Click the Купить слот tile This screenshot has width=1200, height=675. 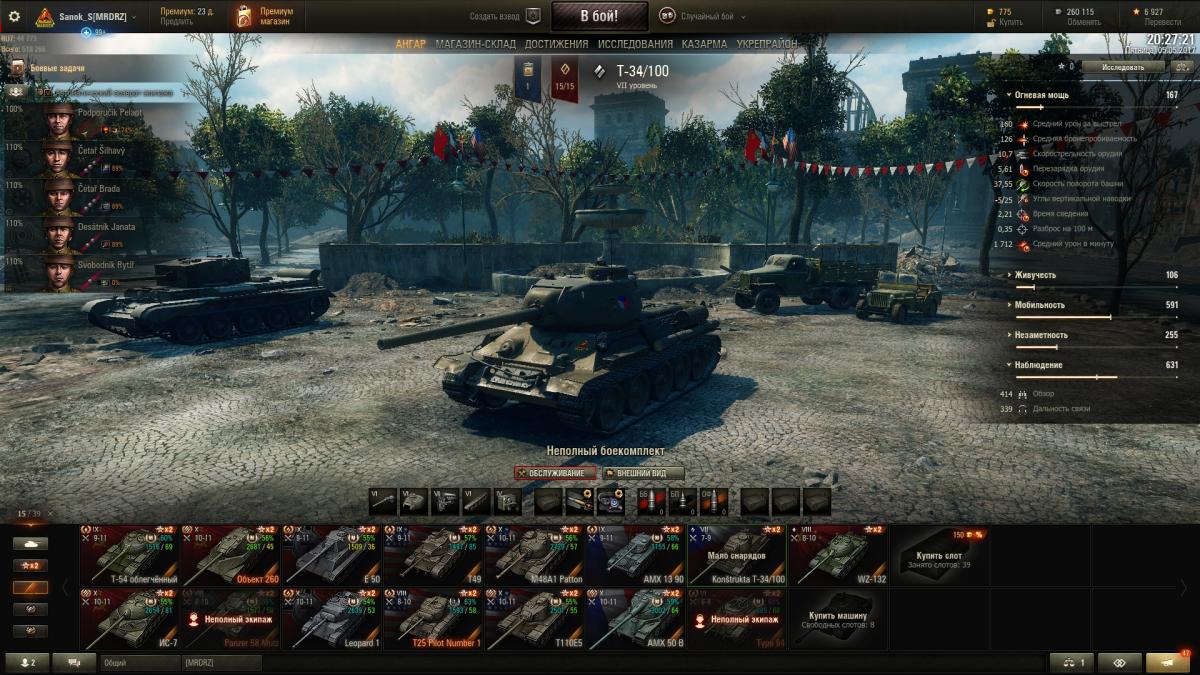click(939, 555)
